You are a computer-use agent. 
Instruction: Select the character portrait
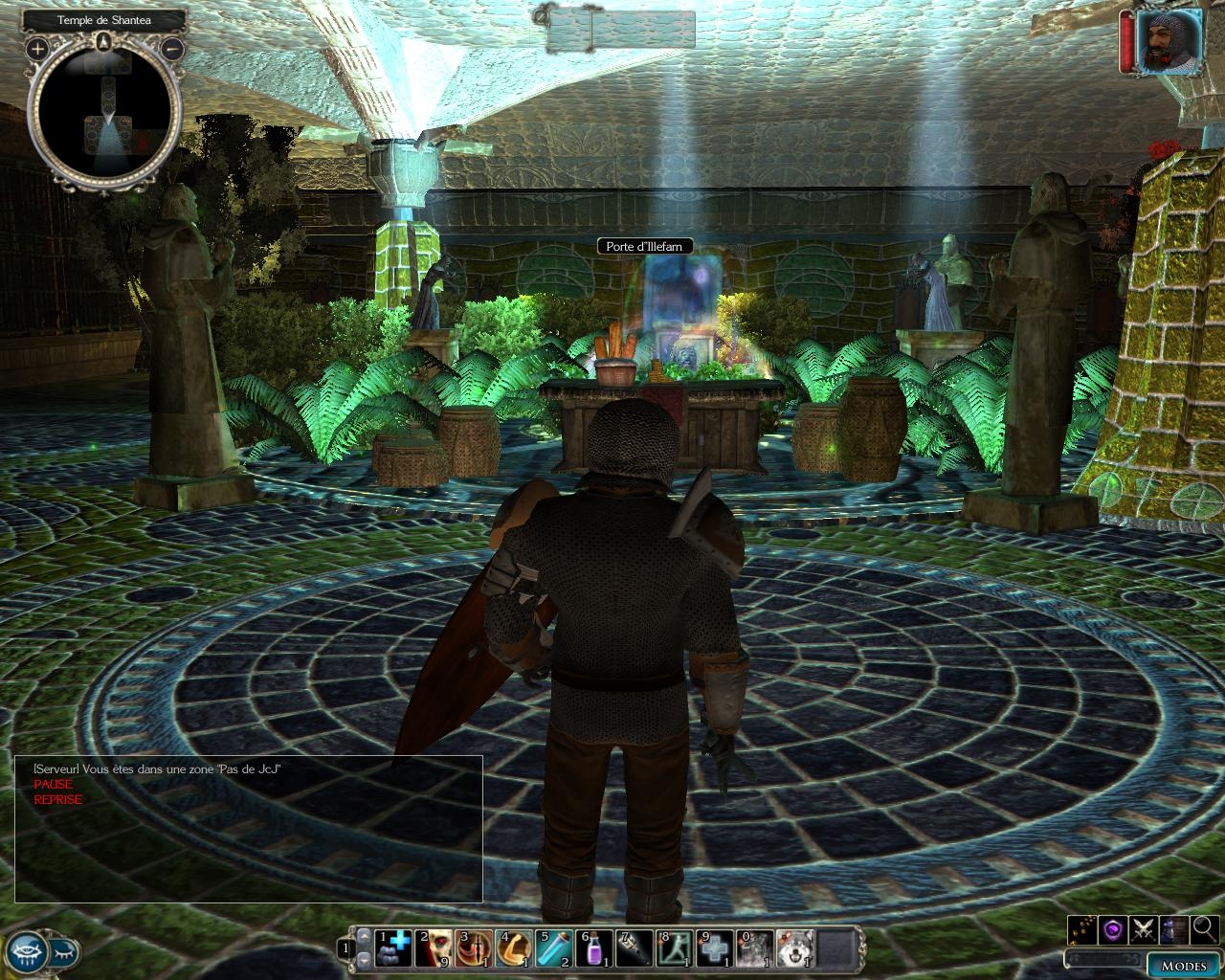[x=1169, y=40]
